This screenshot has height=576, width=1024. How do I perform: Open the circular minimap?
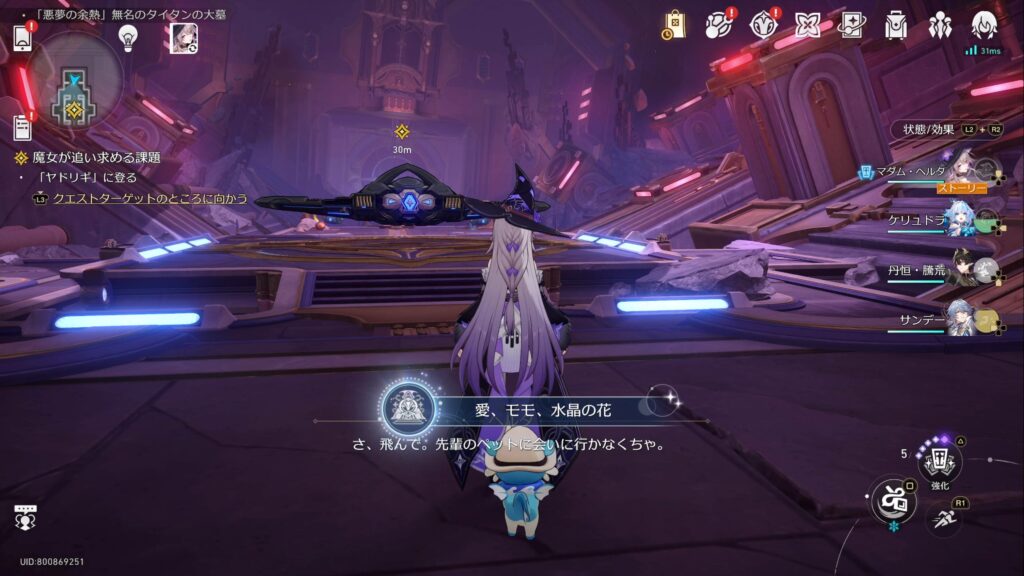pyautogui.click(x=74, y=81)
